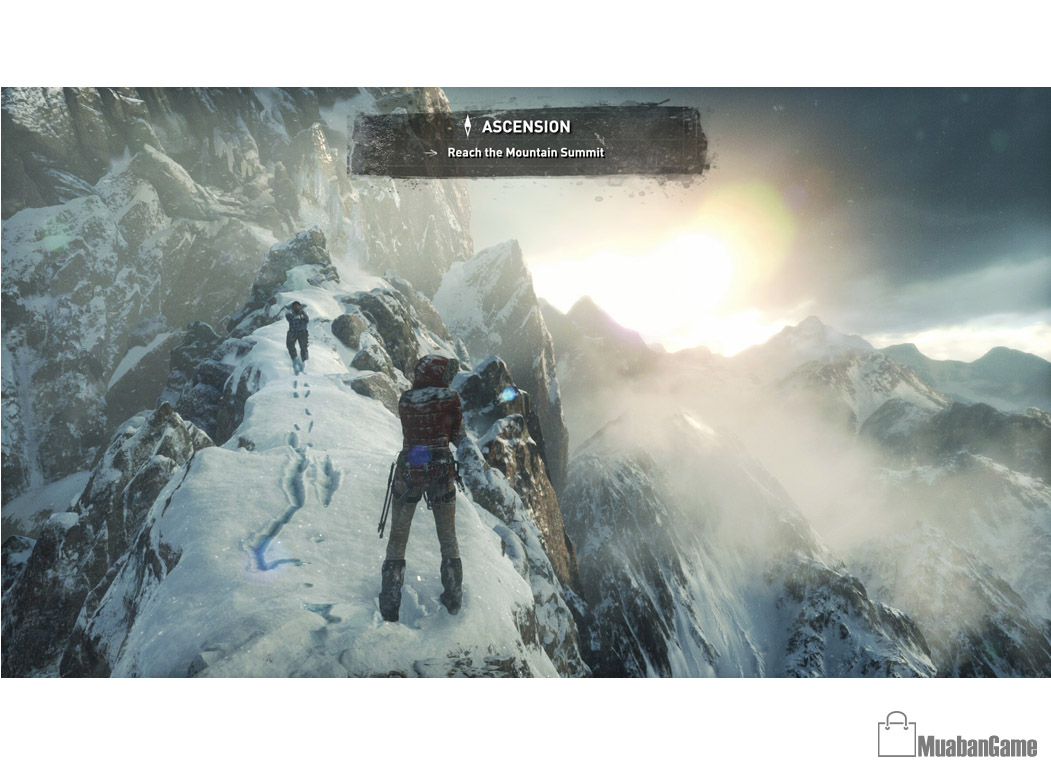Open the MuabanGame watermark logo
Viewport: 1051px width, 780px height.
(957, 736)
